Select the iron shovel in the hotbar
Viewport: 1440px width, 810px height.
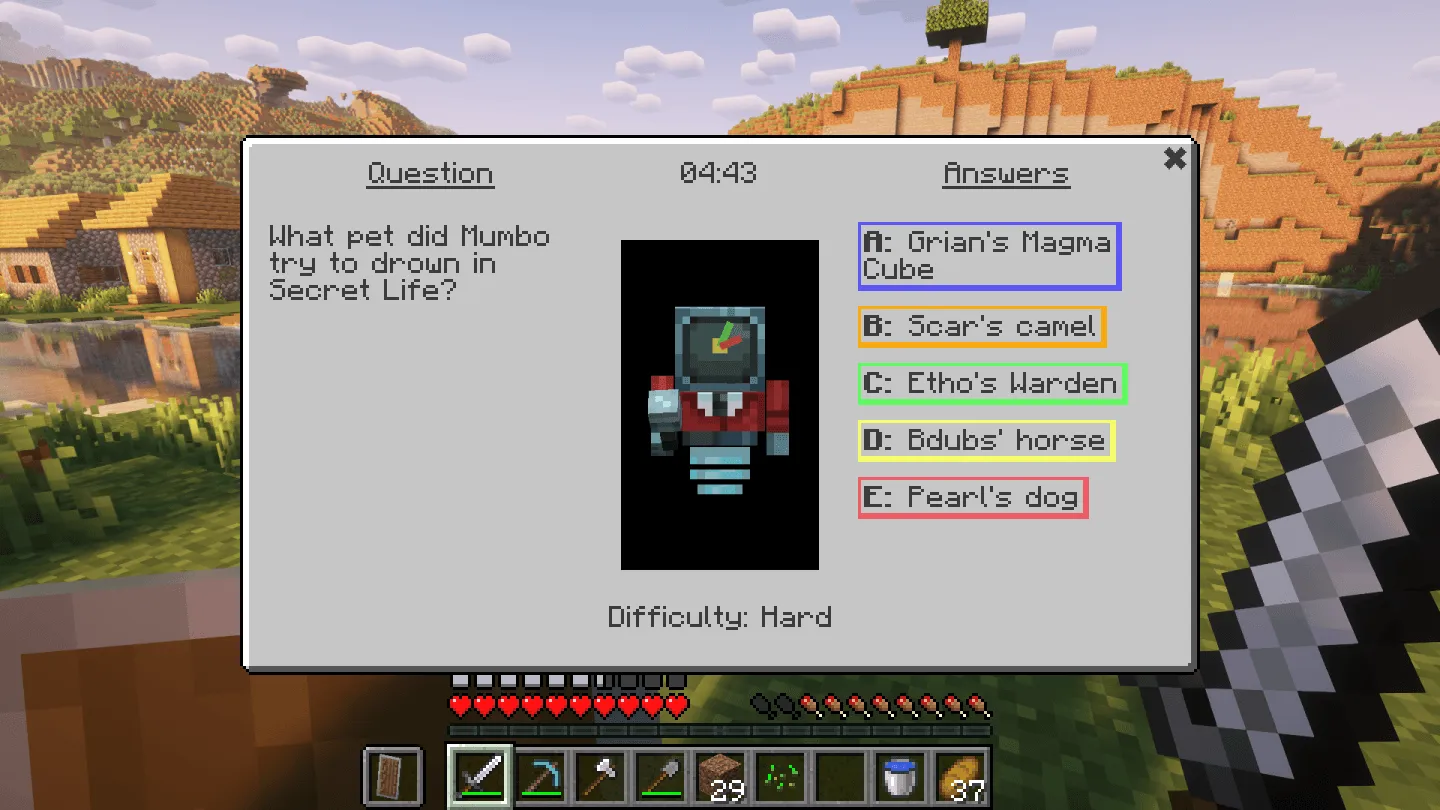(x=660, y=778)
